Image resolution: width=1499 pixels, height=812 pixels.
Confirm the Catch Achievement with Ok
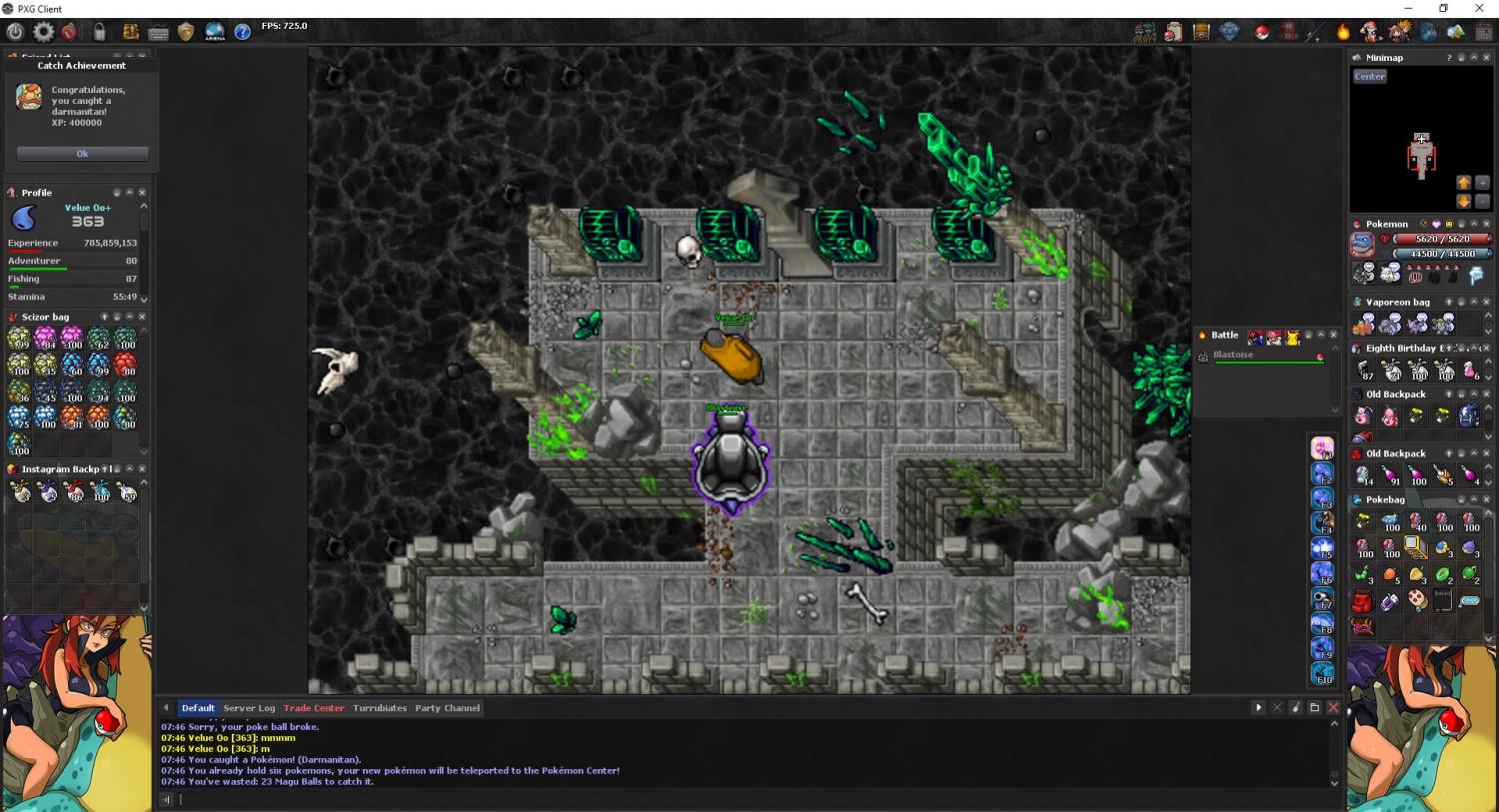click(x=82, y=154)
